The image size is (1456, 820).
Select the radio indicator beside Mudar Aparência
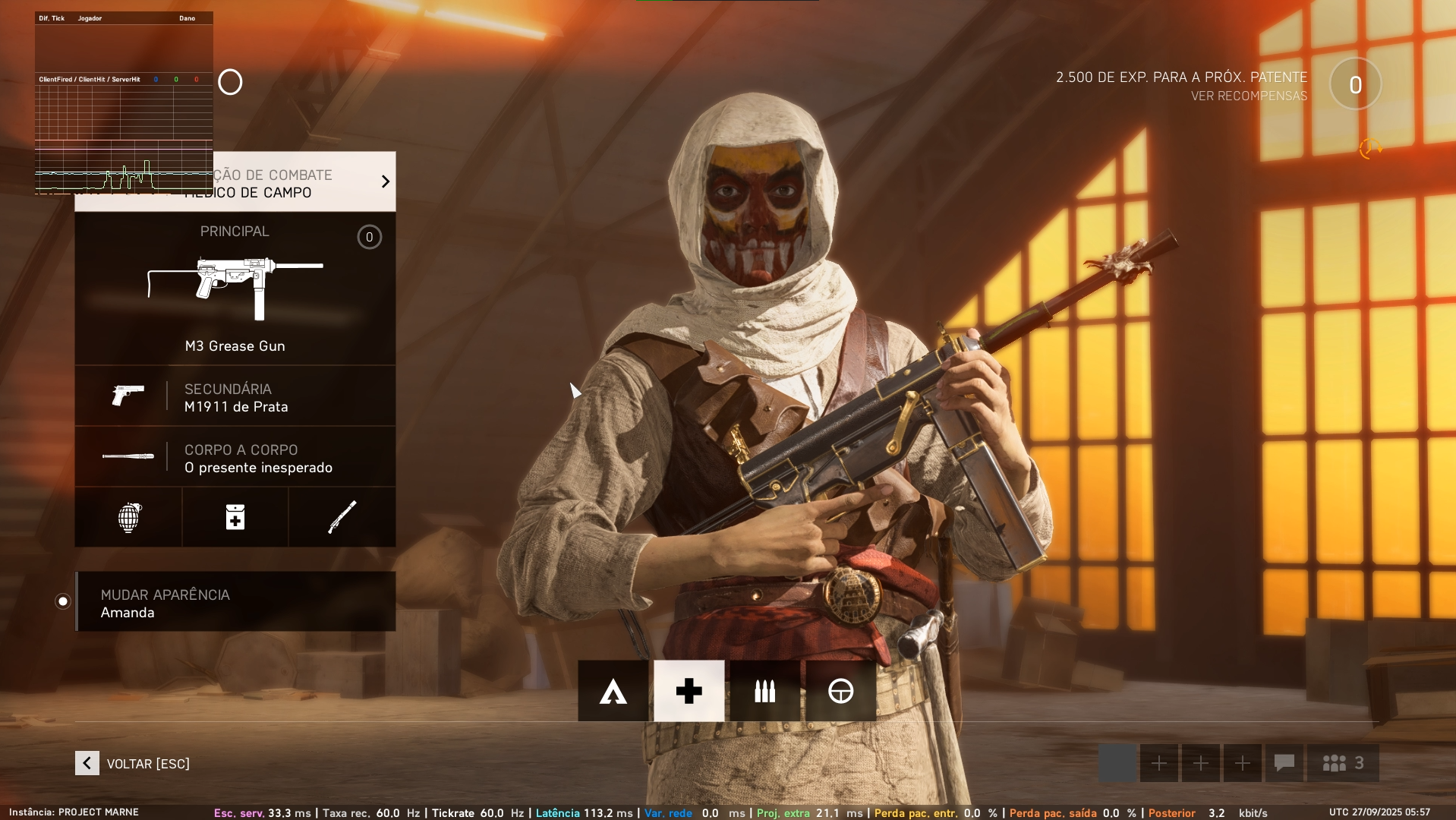click(62, 601)
